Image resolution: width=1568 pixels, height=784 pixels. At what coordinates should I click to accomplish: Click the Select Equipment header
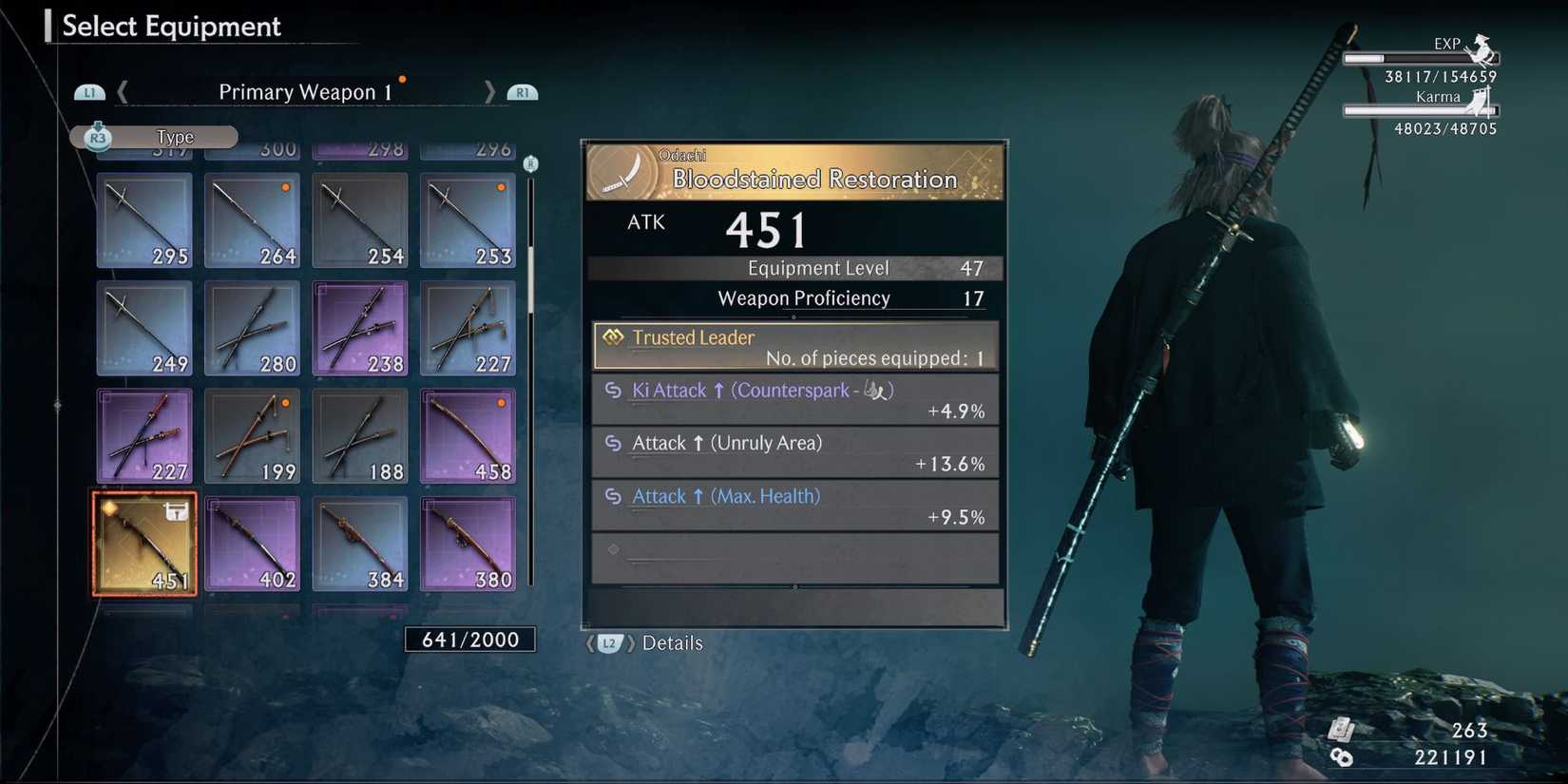tap(171, 27)
